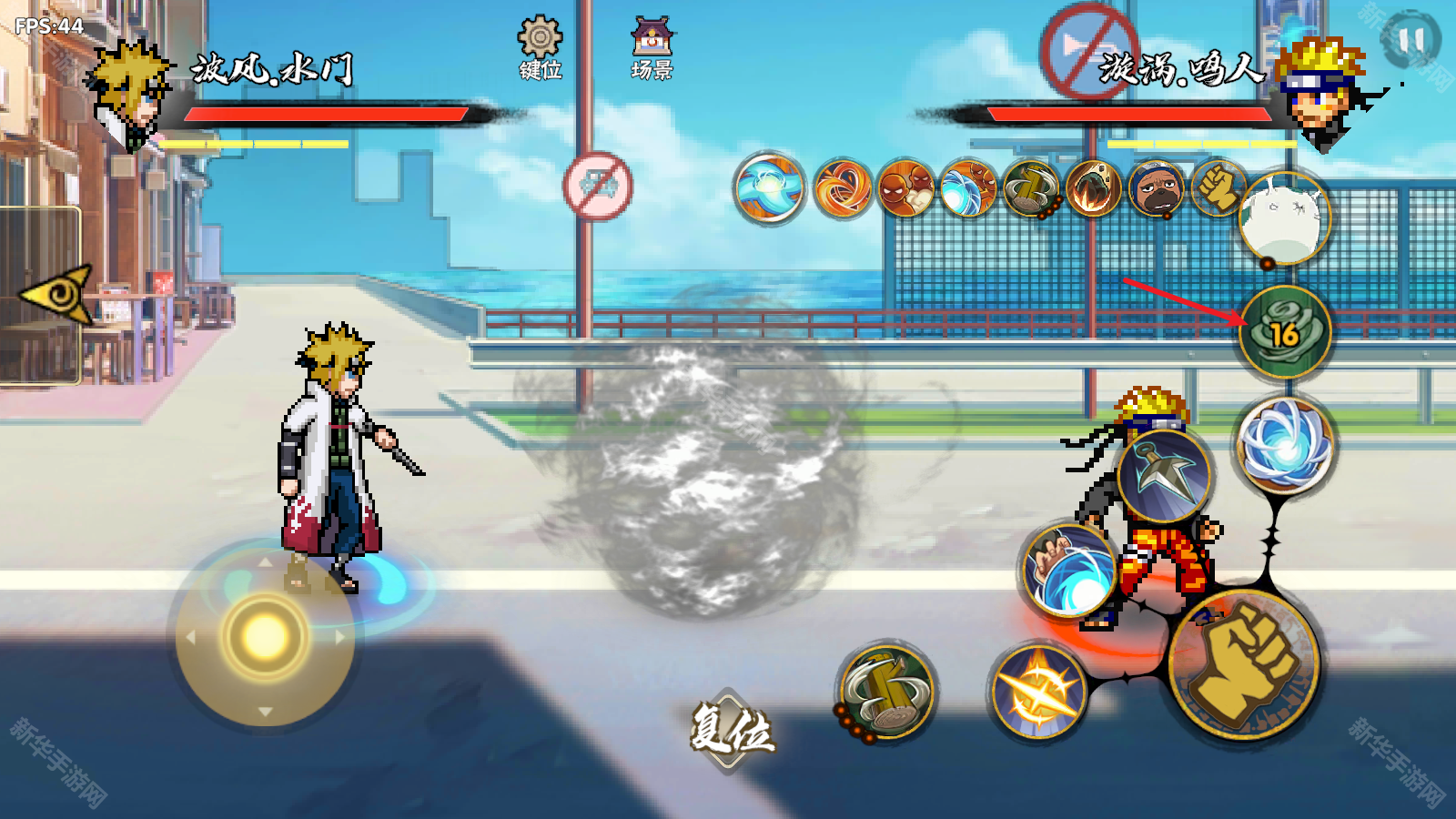Open the 场景 scene selector
This screenshot has width=1456, height=819.
point(652,47)
